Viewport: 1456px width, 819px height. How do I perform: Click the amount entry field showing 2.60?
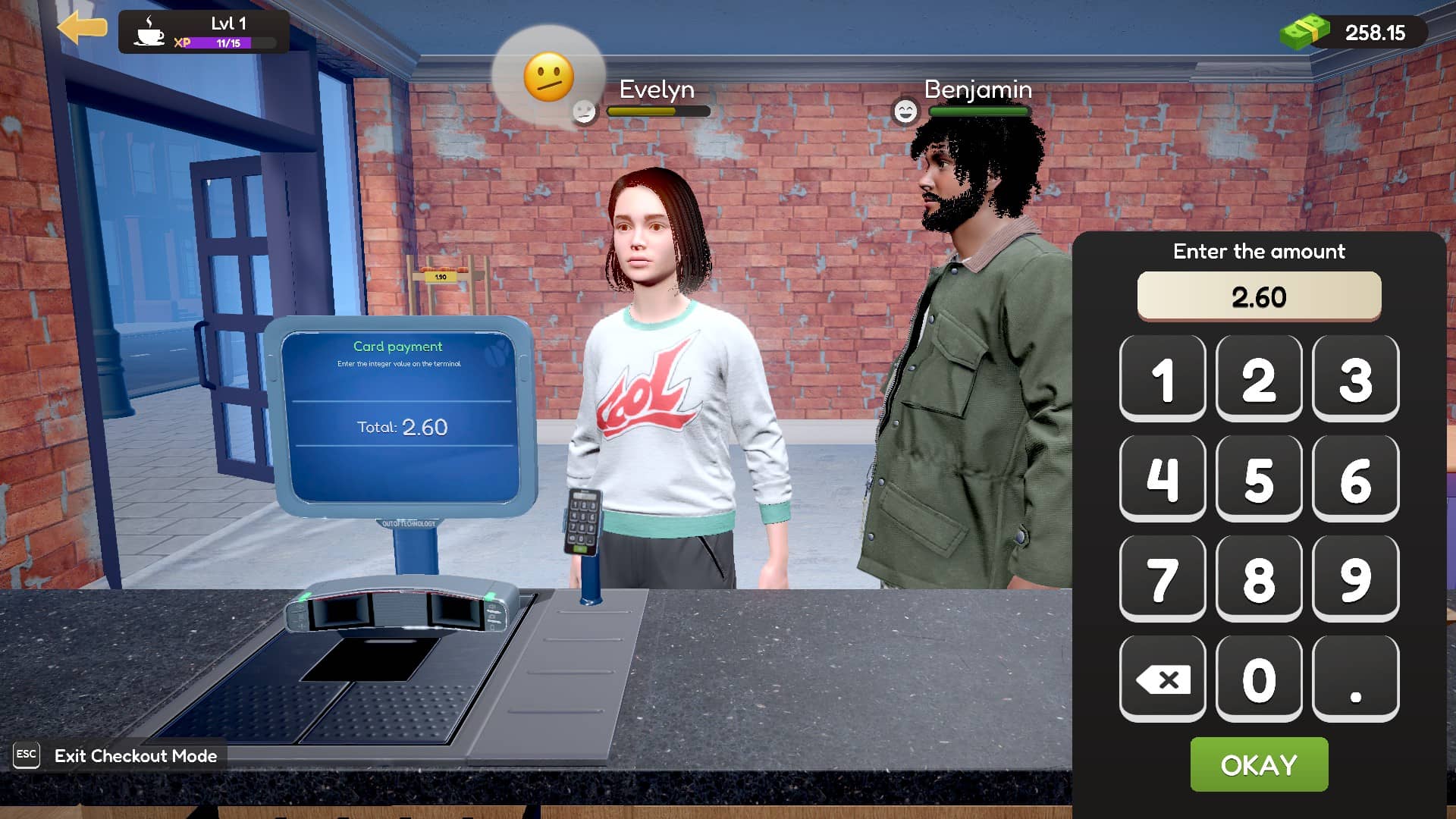tap(1259, 296)
